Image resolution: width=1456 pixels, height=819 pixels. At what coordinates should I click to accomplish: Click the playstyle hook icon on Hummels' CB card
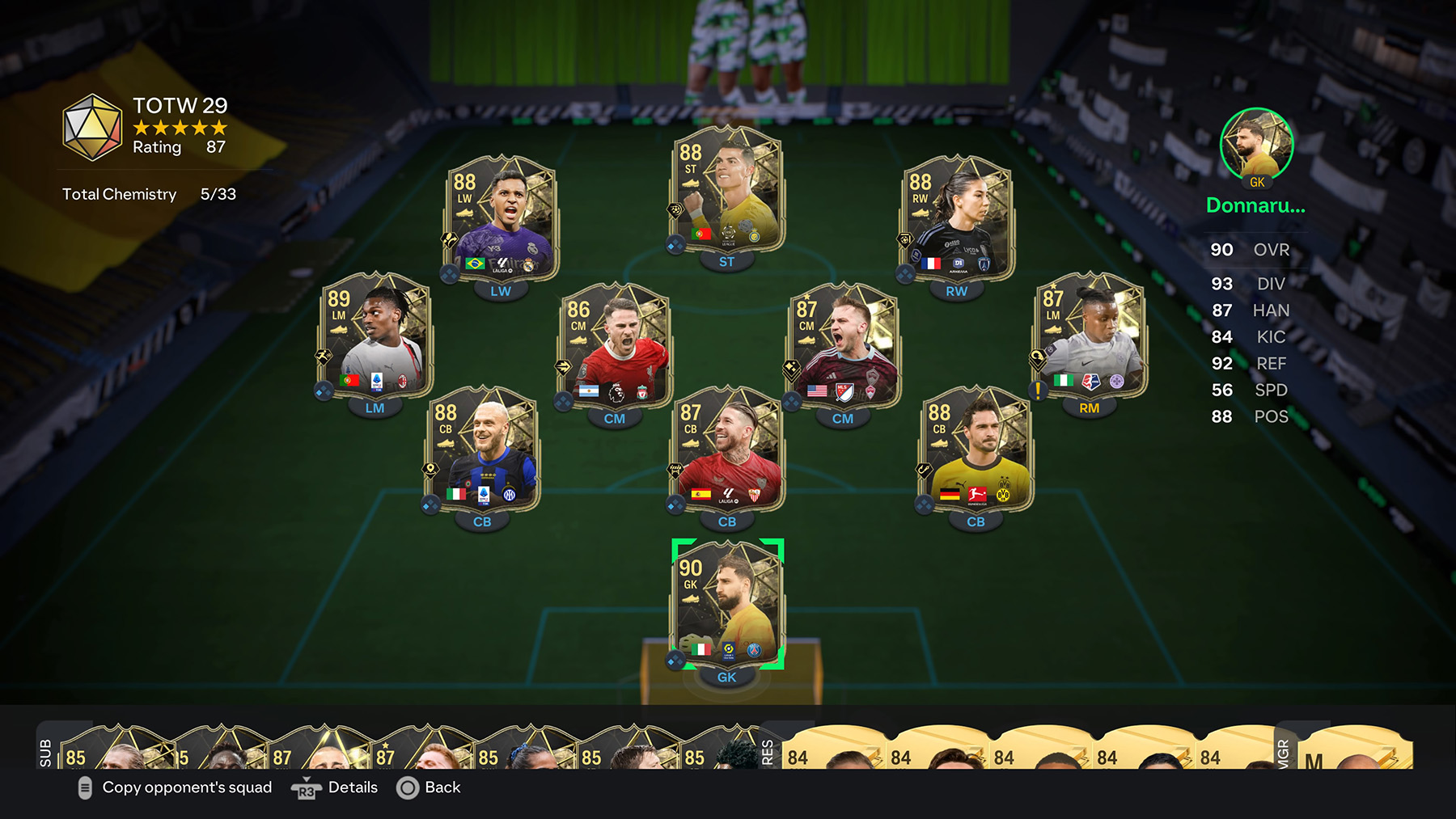point(923,469)
